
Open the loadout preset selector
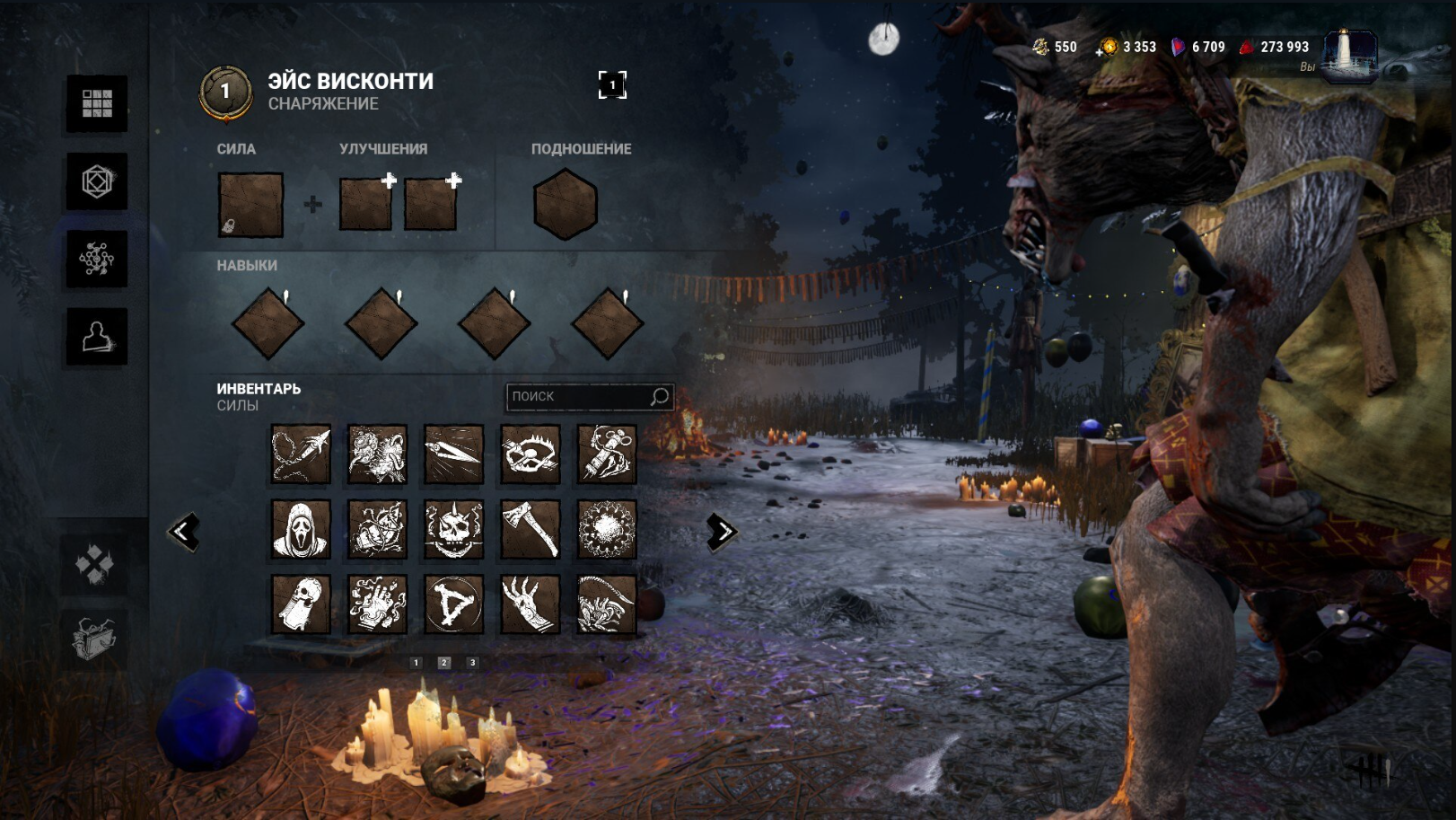[612, 85]
